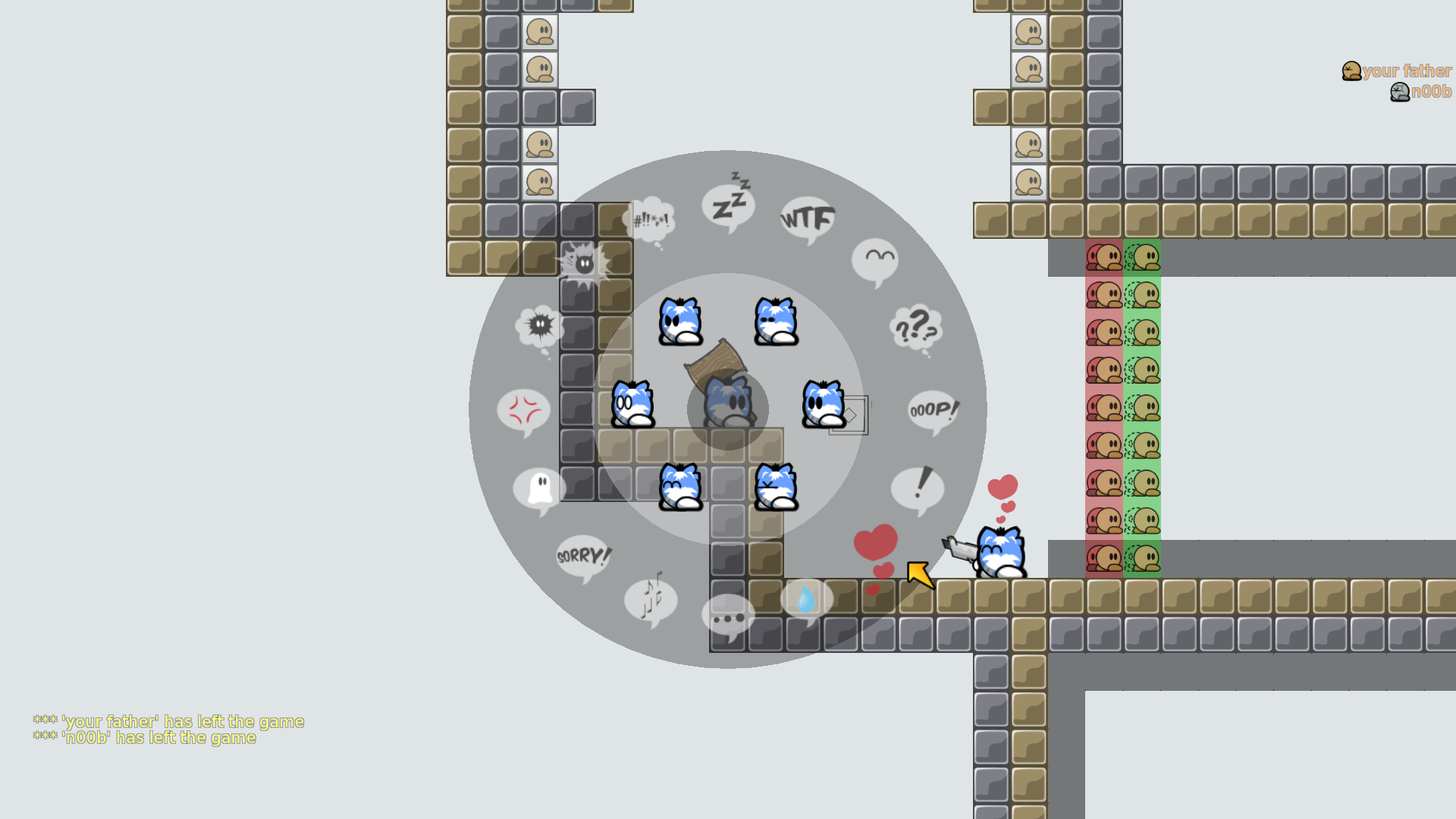
Task: Choose the tee with wide white eyes
Action: pyautogui.click(x=632, y=404)
